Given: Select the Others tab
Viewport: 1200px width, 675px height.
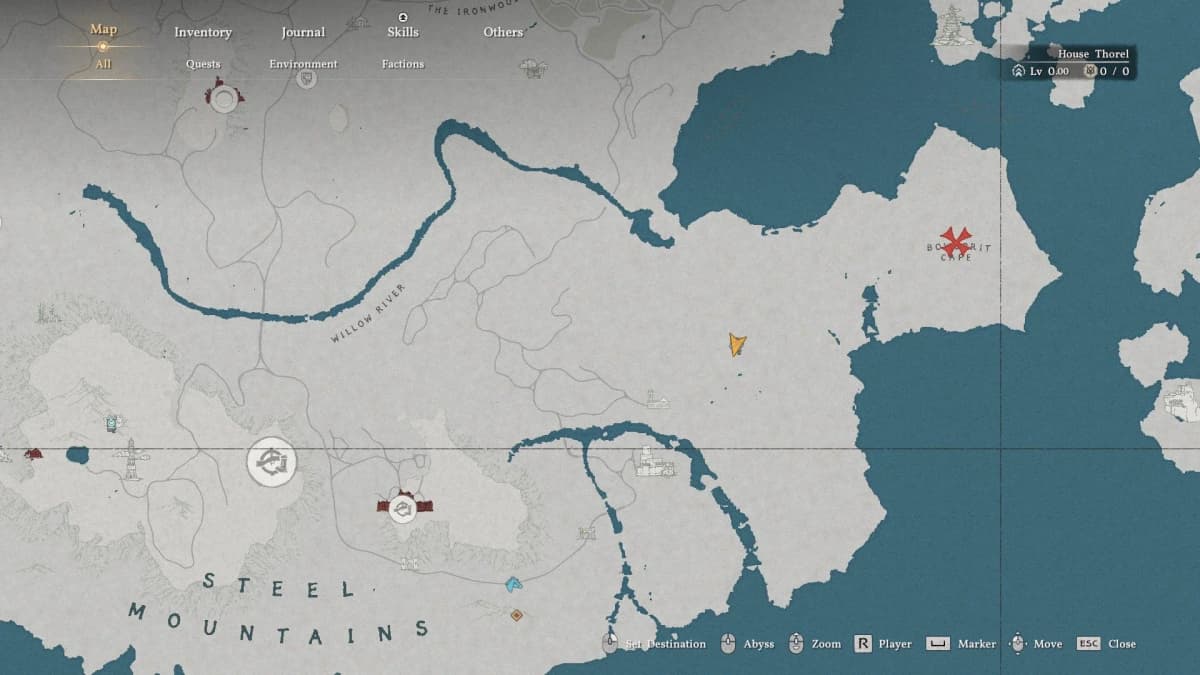Looking at the screenshot, I should [x=503, y=32].
